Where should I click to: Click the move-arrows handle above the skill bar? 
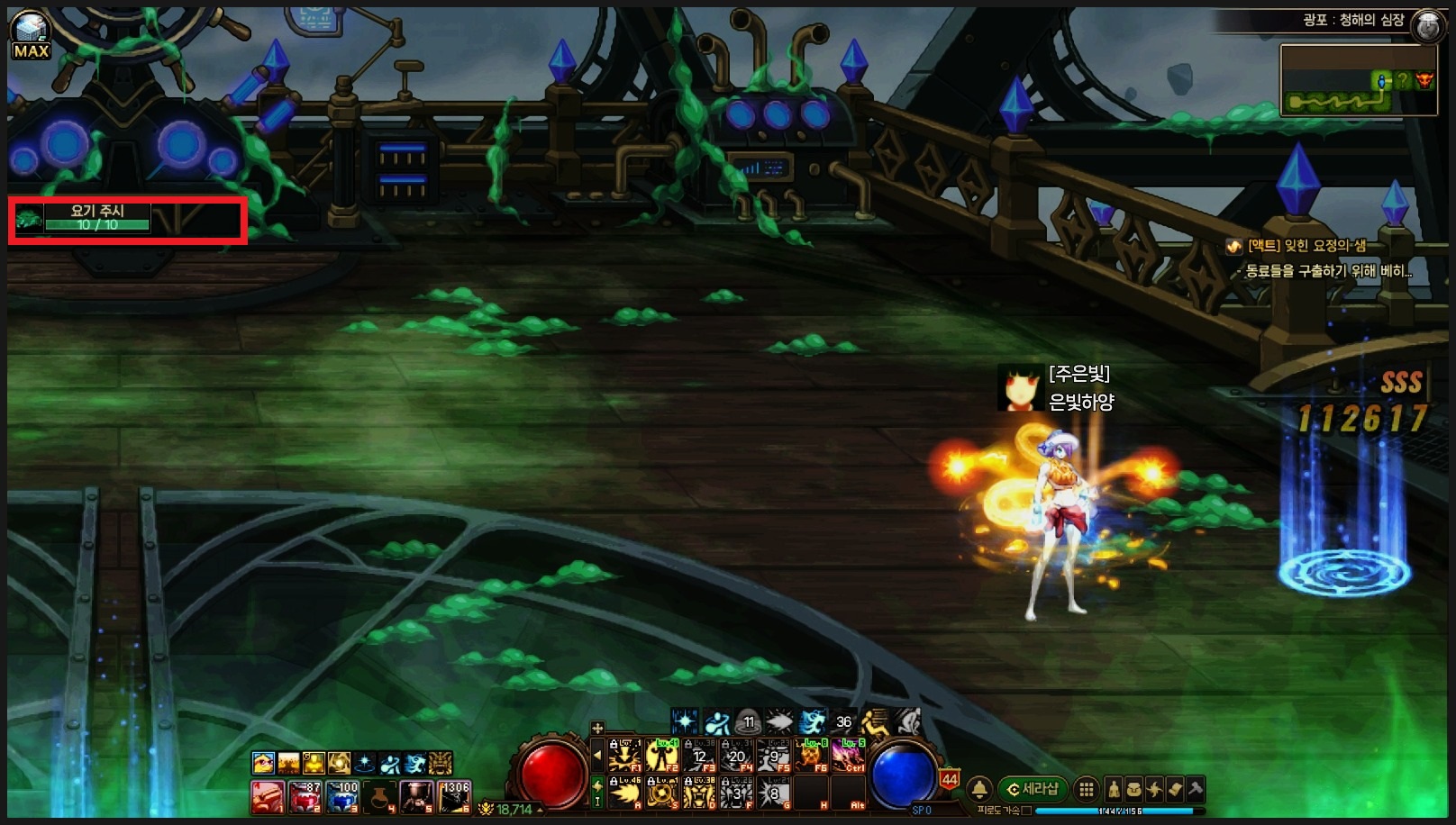point(596,728)
